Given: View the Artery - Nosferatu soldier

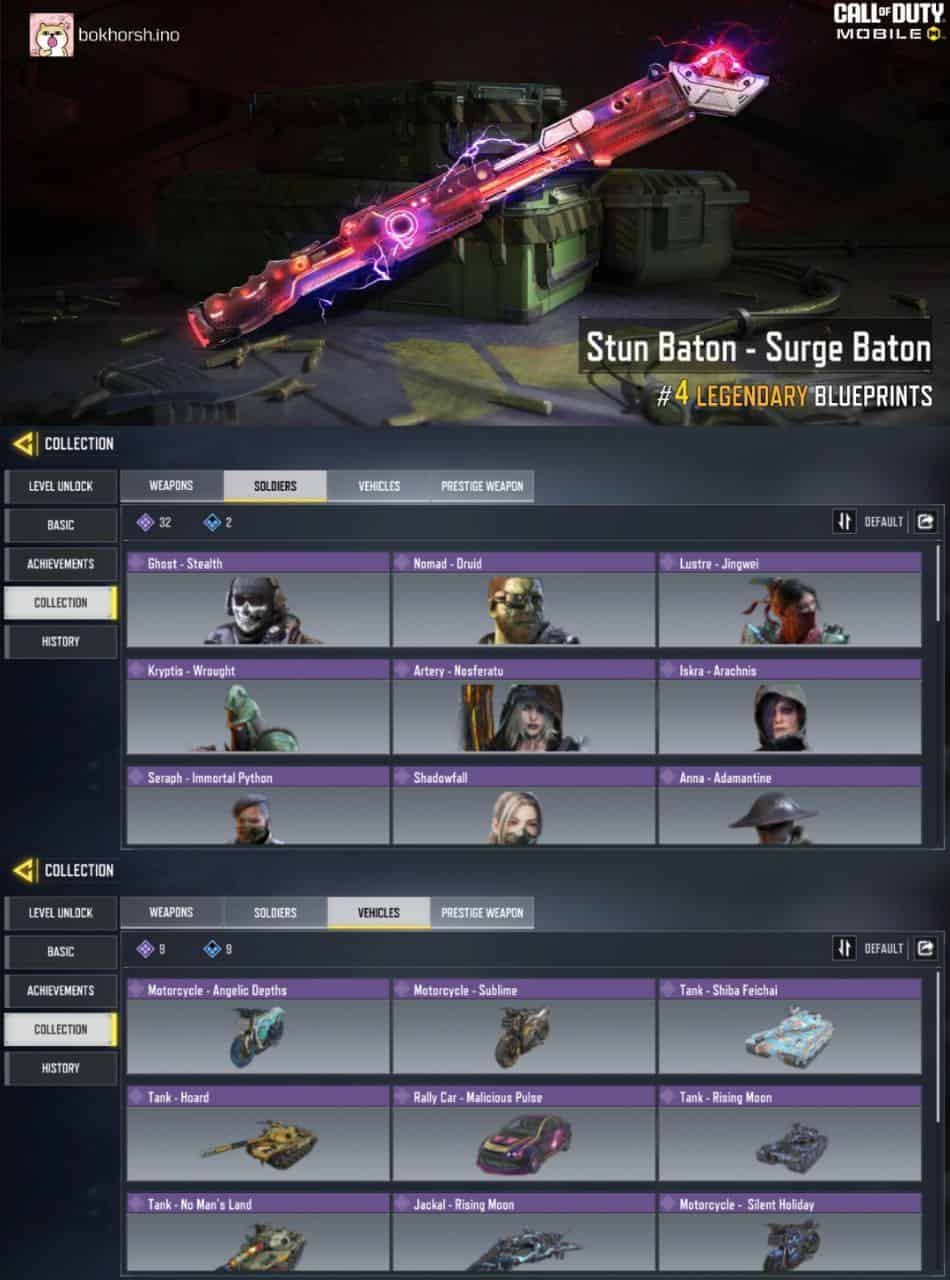Looking at the screenshot, I should [x=523, y=707].
